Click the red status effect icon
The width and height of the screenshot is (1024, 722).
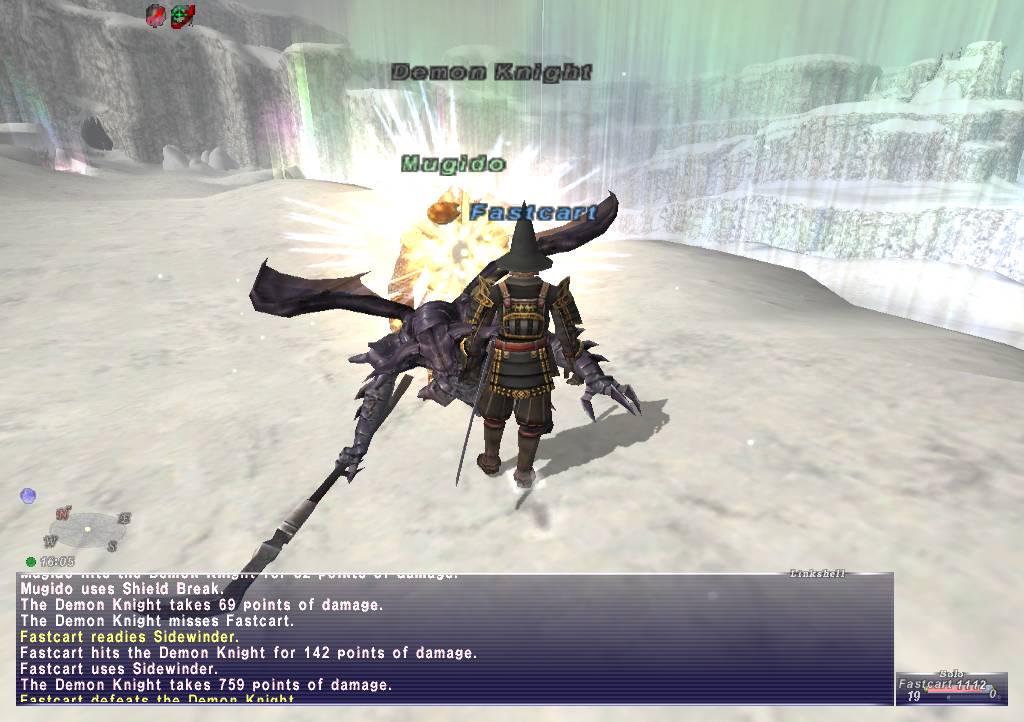(156, 15)
